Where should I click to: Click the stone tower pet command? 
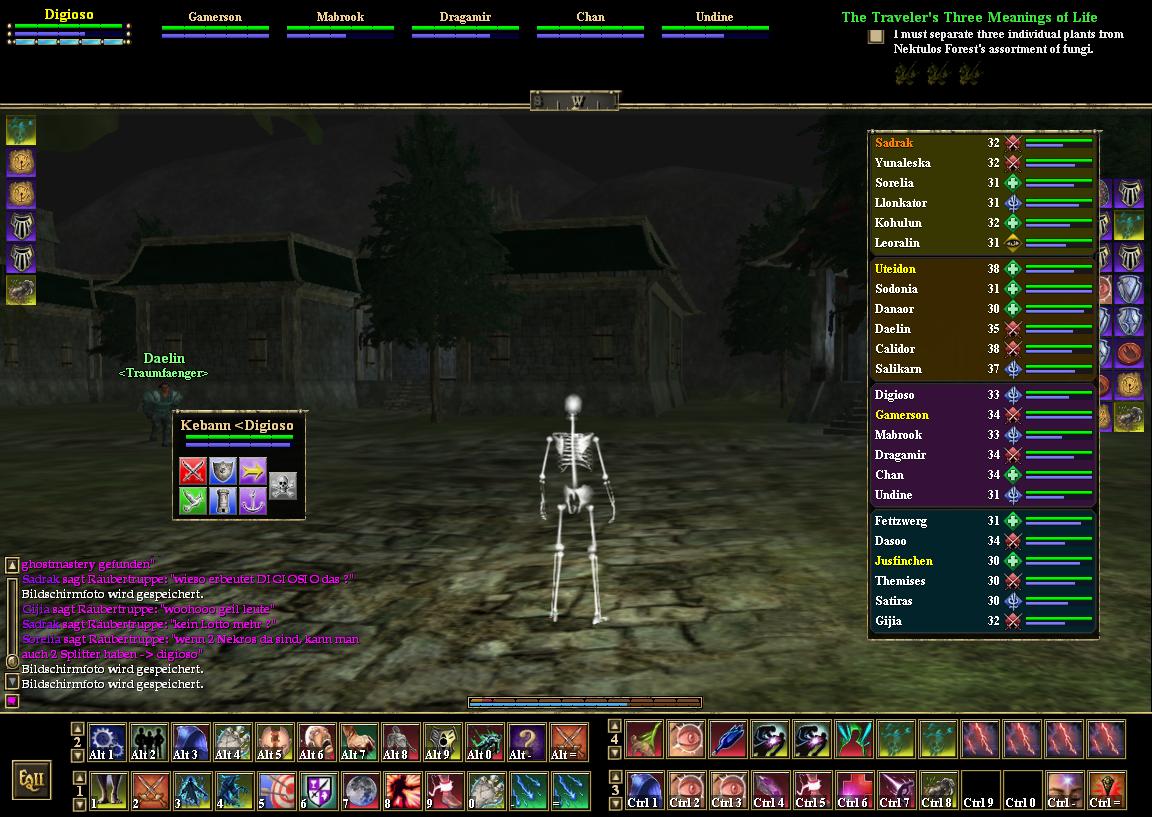point(223,500)
